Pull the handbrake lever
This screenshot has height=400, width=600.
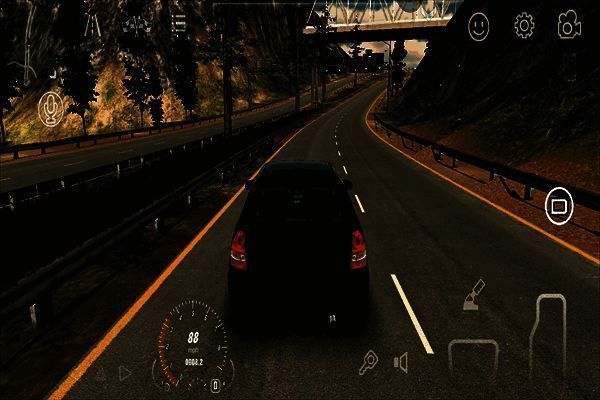click(x=474, y=297)
